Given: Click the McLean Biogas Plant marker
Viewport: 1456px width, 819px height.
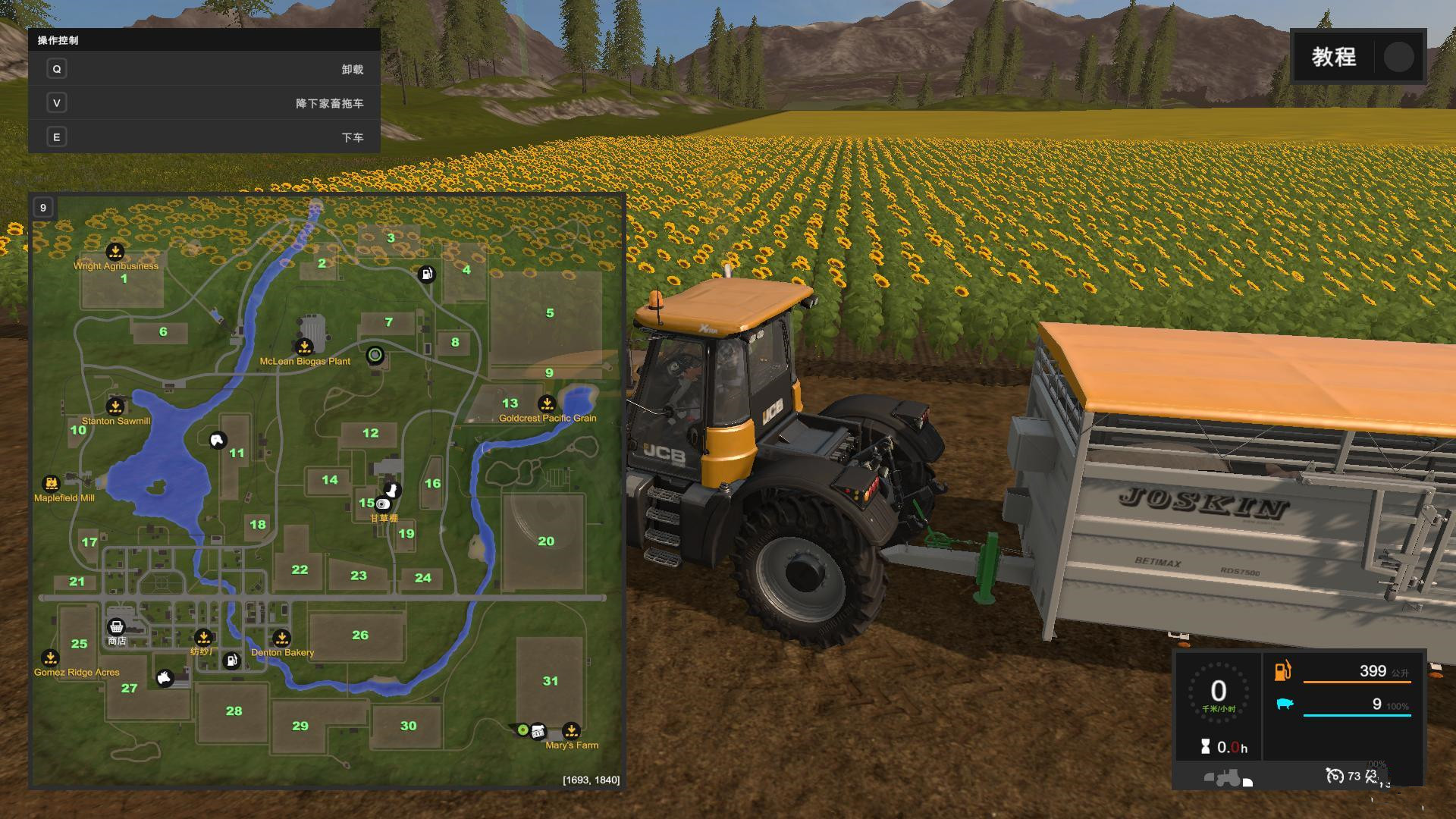Looking at the screenshot, I should tap(304, 347).
